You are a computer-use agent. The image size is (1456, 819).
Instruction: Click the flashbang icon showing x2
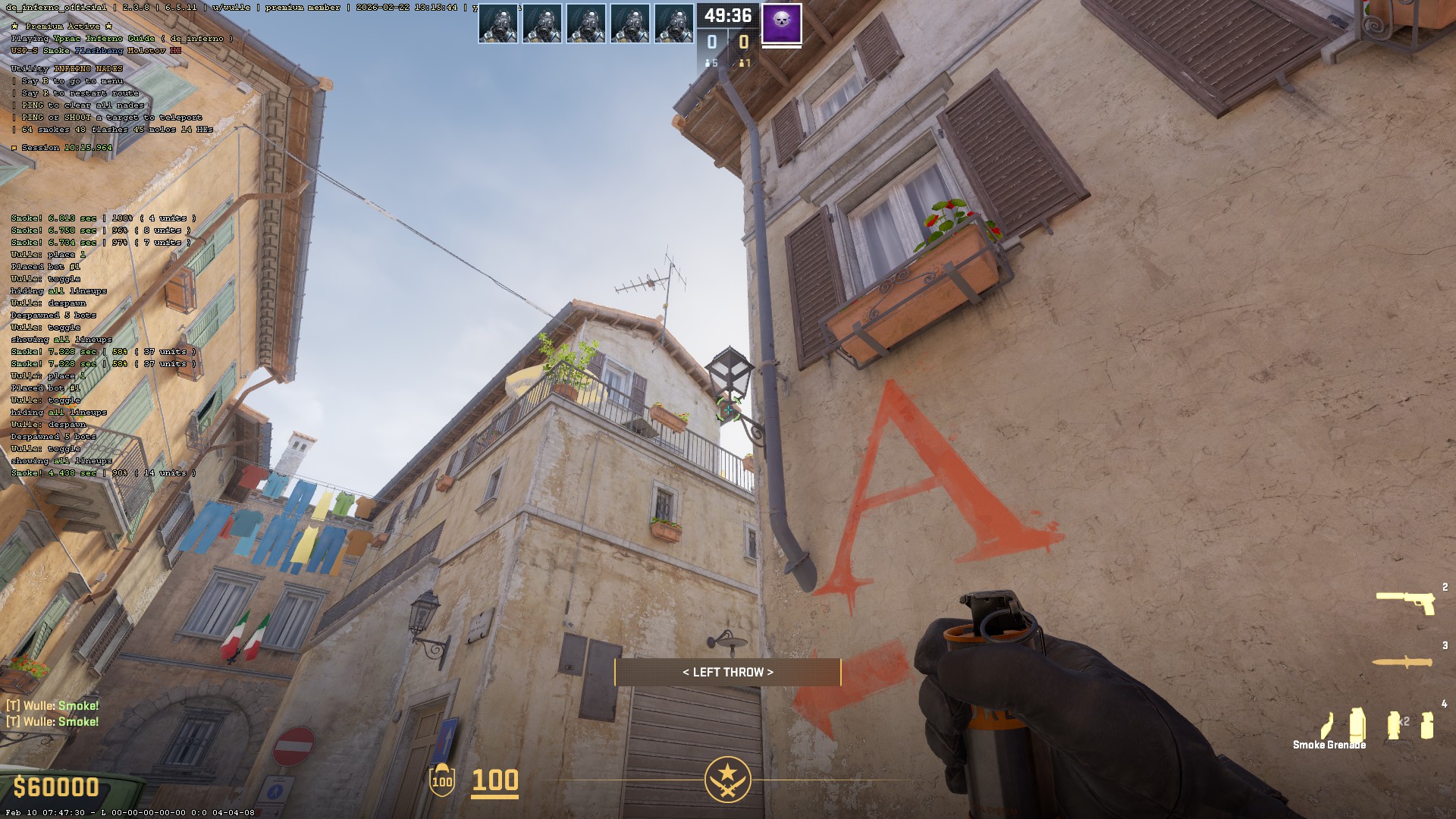(1393, 723)
